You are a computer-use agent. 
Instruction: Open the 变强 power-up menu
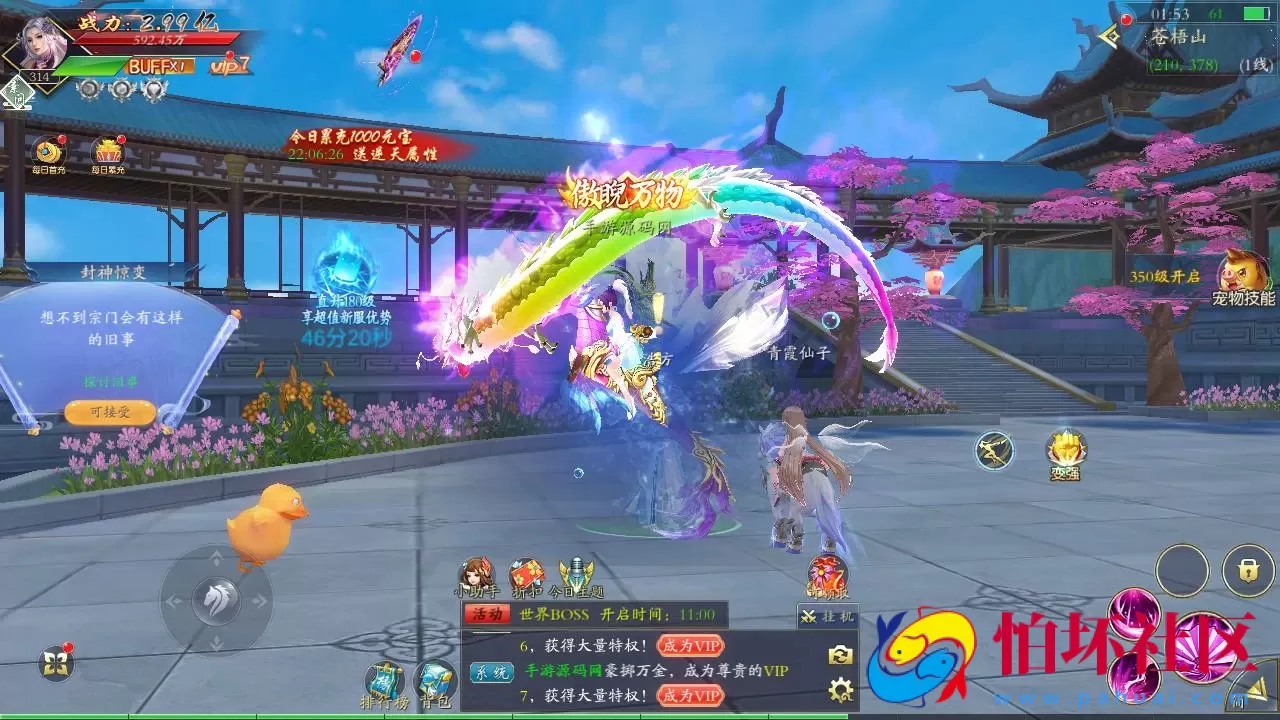[x=1064, y=453]
